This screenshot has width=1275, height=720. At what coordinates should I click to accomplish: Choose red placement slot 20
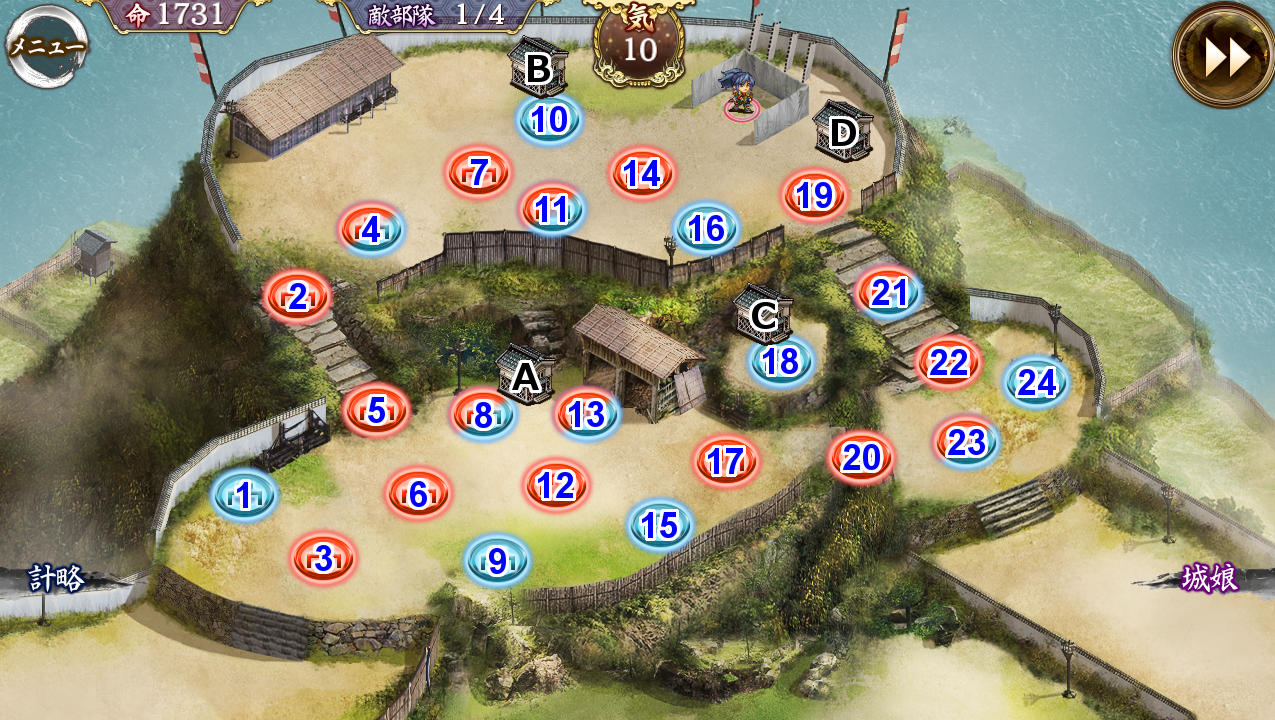tap(860, 458)
